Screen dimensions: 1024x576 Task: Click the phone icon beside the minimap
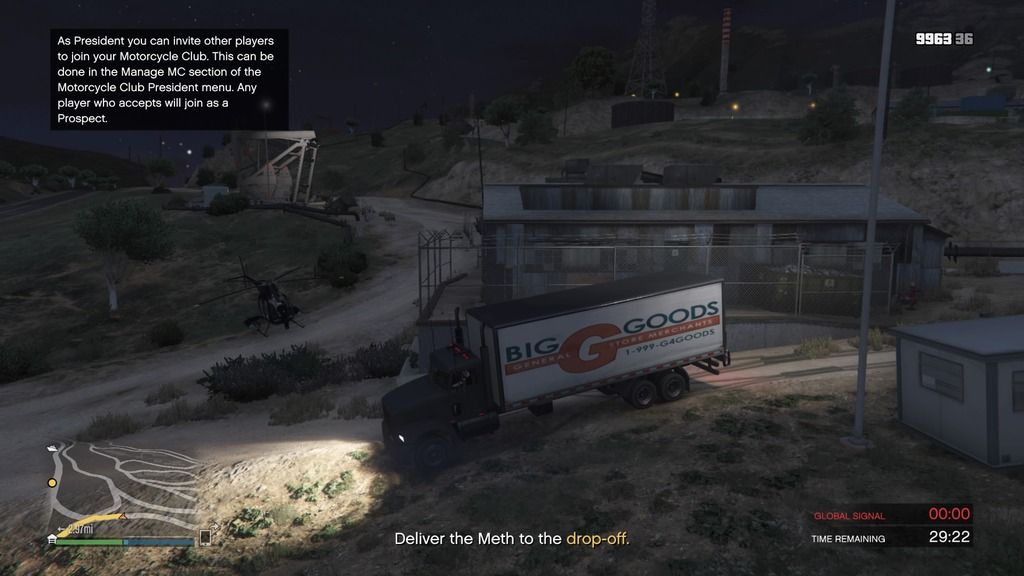point(205,537)
